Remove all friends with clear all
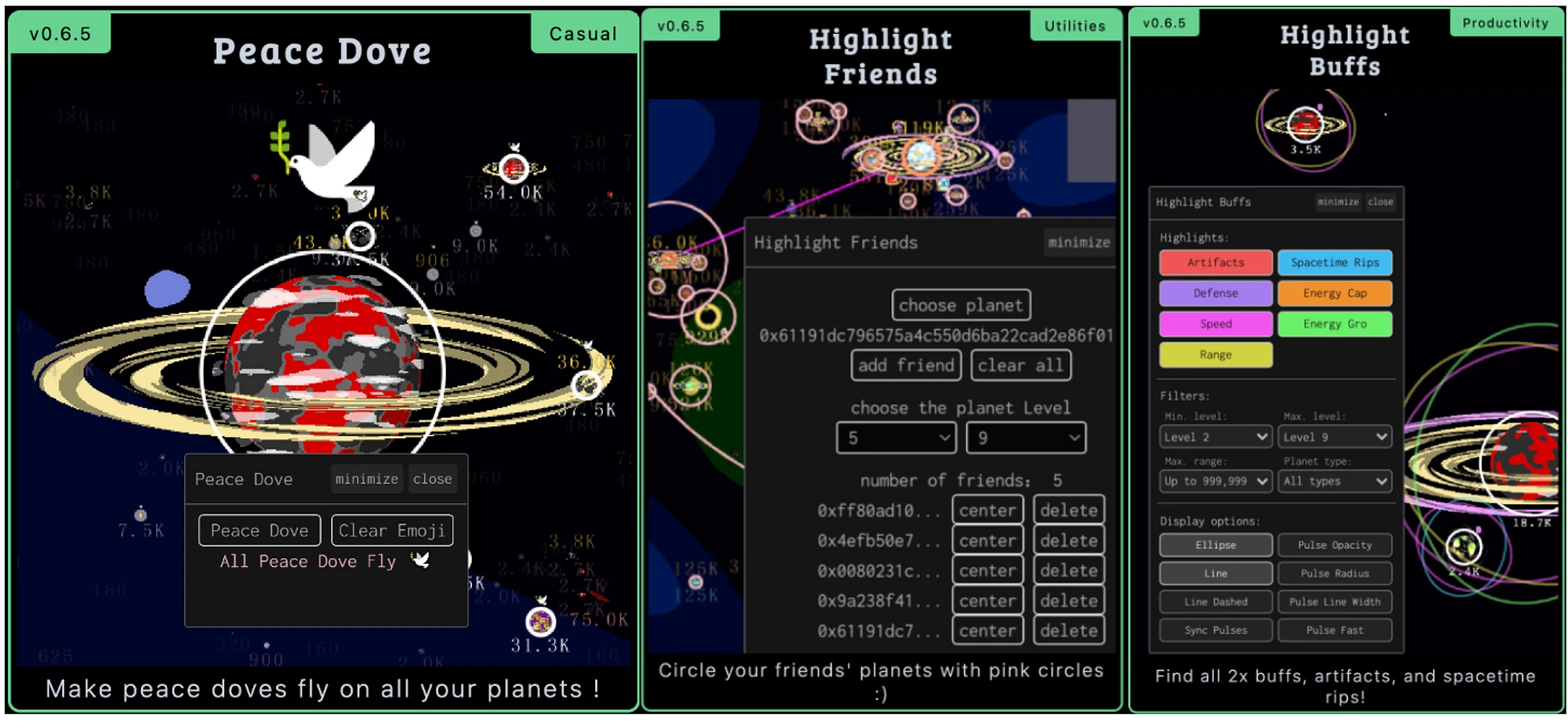The height and width of the screenshot is (722, 1568). point(1020,365)
